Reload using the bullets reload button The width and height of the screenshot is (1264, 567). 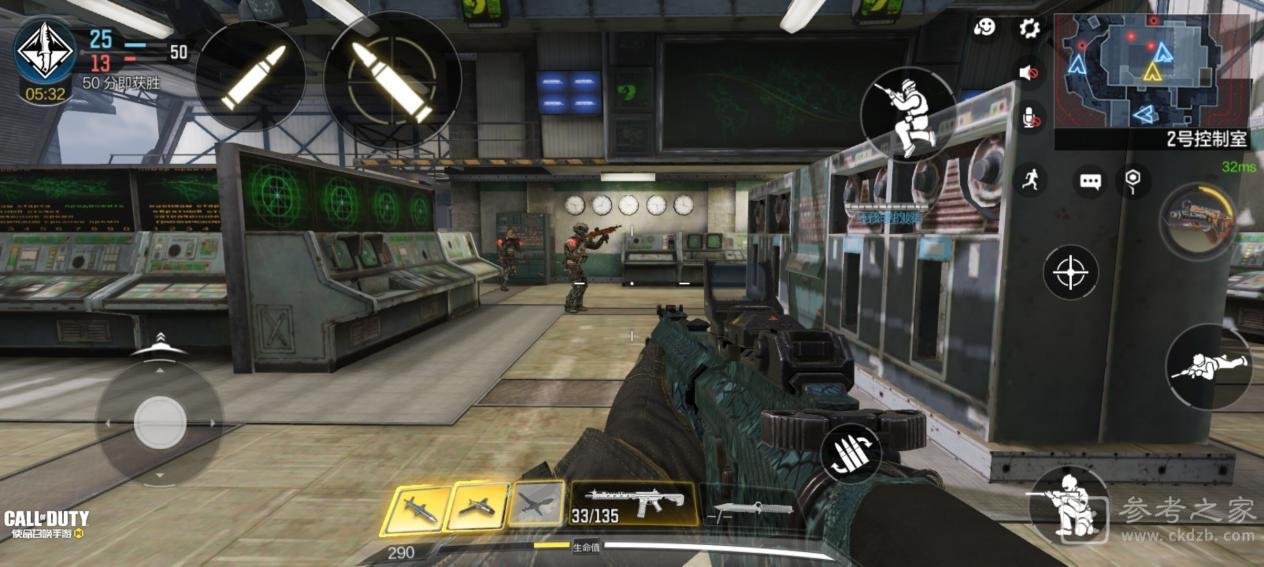click(850, 453)
